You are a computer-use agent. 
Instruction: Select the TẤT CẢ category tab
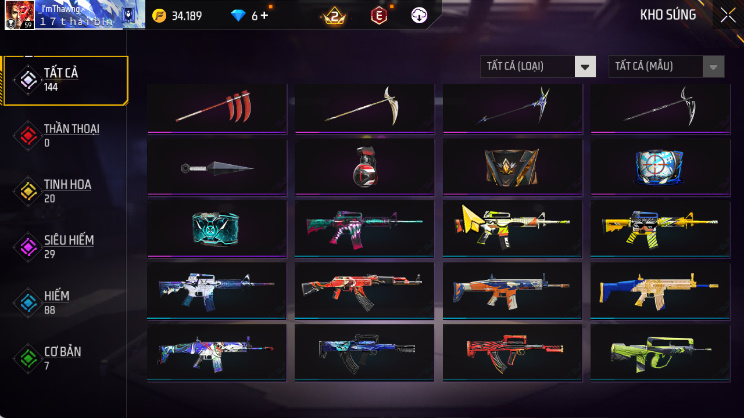pyautogui.click(x=65, y=80)
